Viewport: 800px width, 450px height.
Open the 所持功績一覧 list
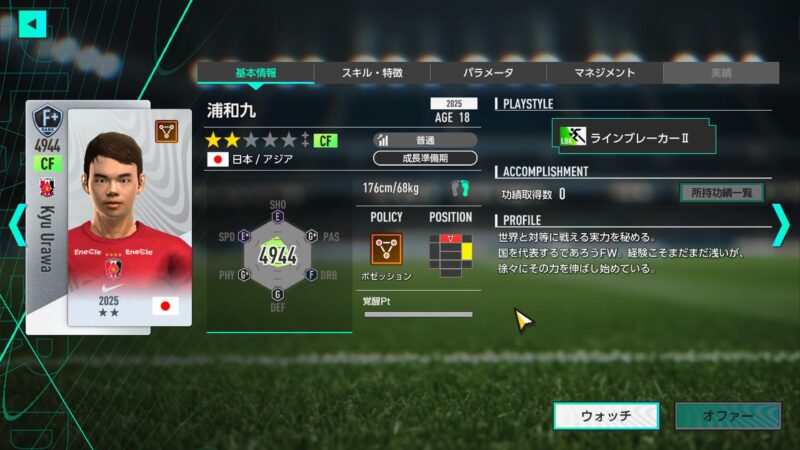coord(721,193)
